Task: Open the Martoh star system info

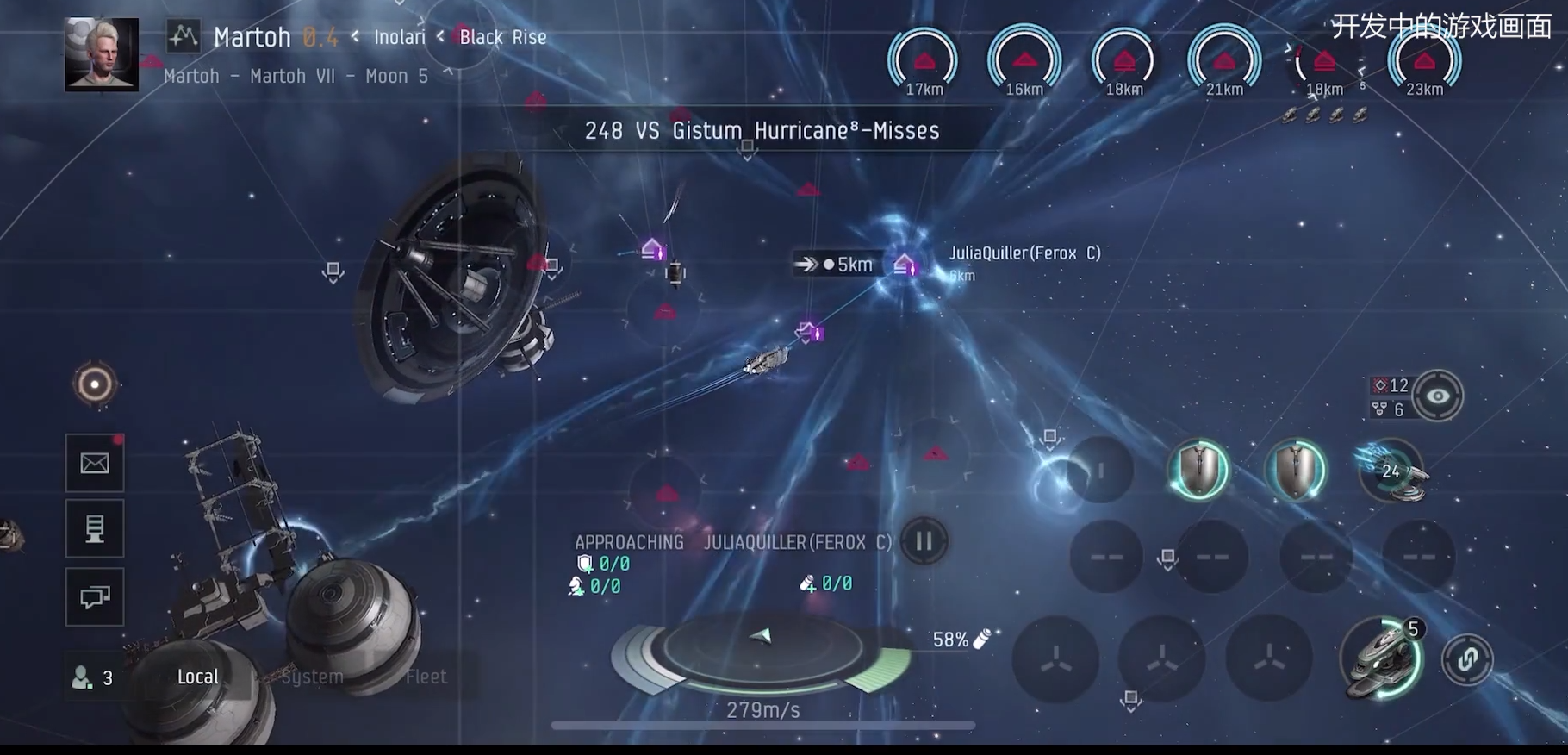Action: pos(252,37)
